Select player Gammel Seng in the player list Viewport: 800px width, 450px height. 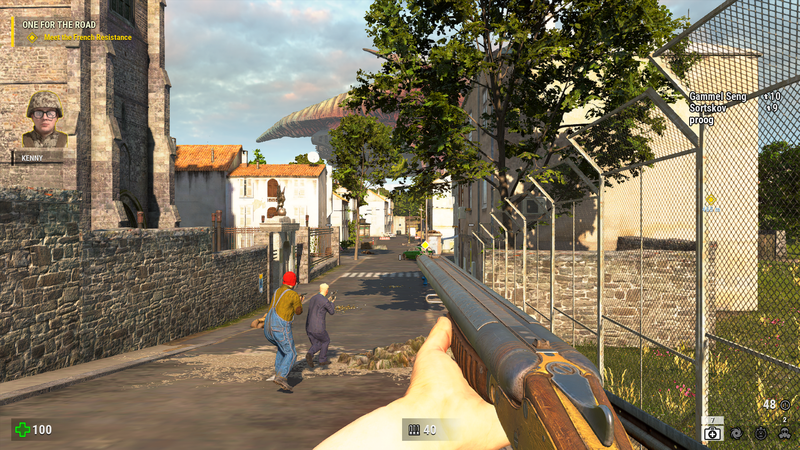(x=718, y=97)
